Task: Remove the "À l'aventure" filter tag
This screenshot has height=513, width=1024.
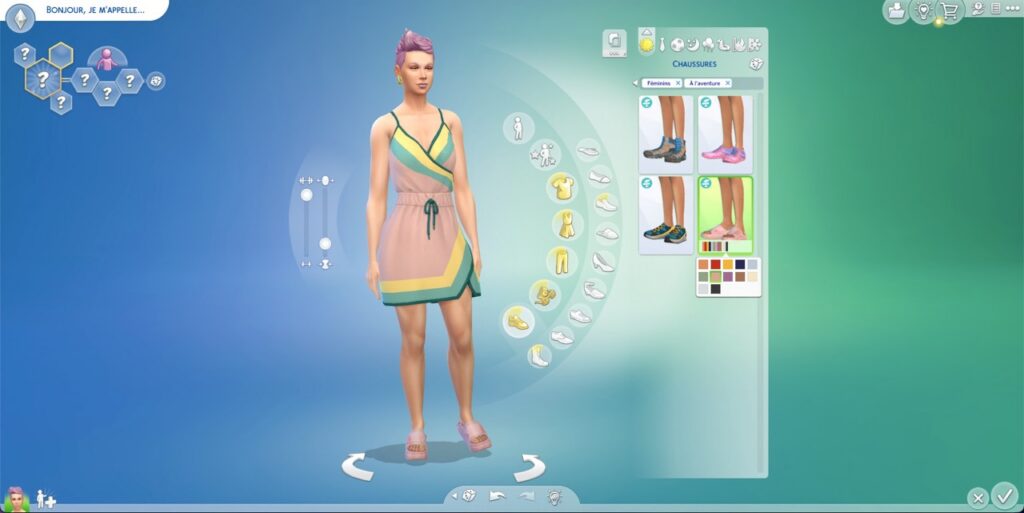Action: click(727, 83)
